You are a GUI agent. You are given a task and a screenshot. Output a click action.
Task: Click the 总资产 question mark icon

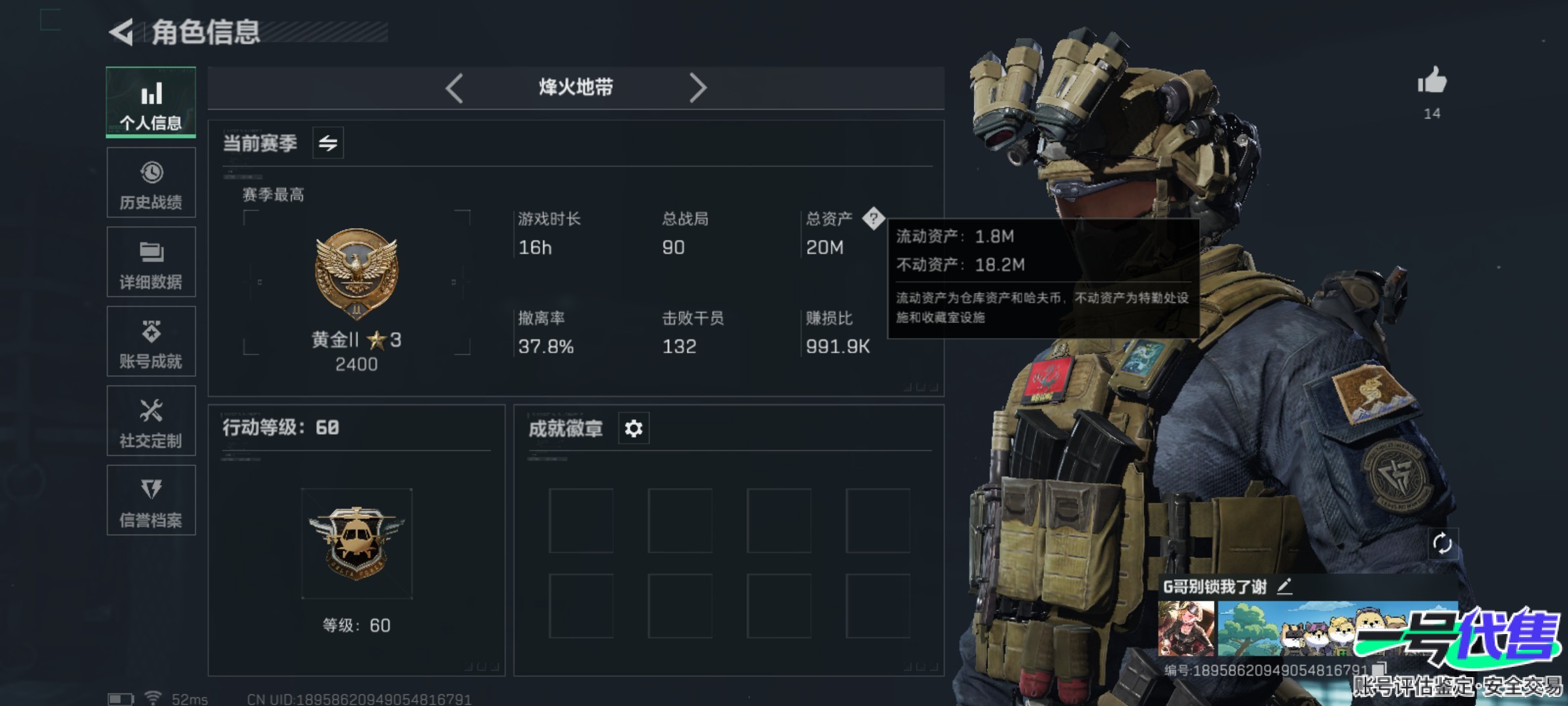[x=873, y=218]
